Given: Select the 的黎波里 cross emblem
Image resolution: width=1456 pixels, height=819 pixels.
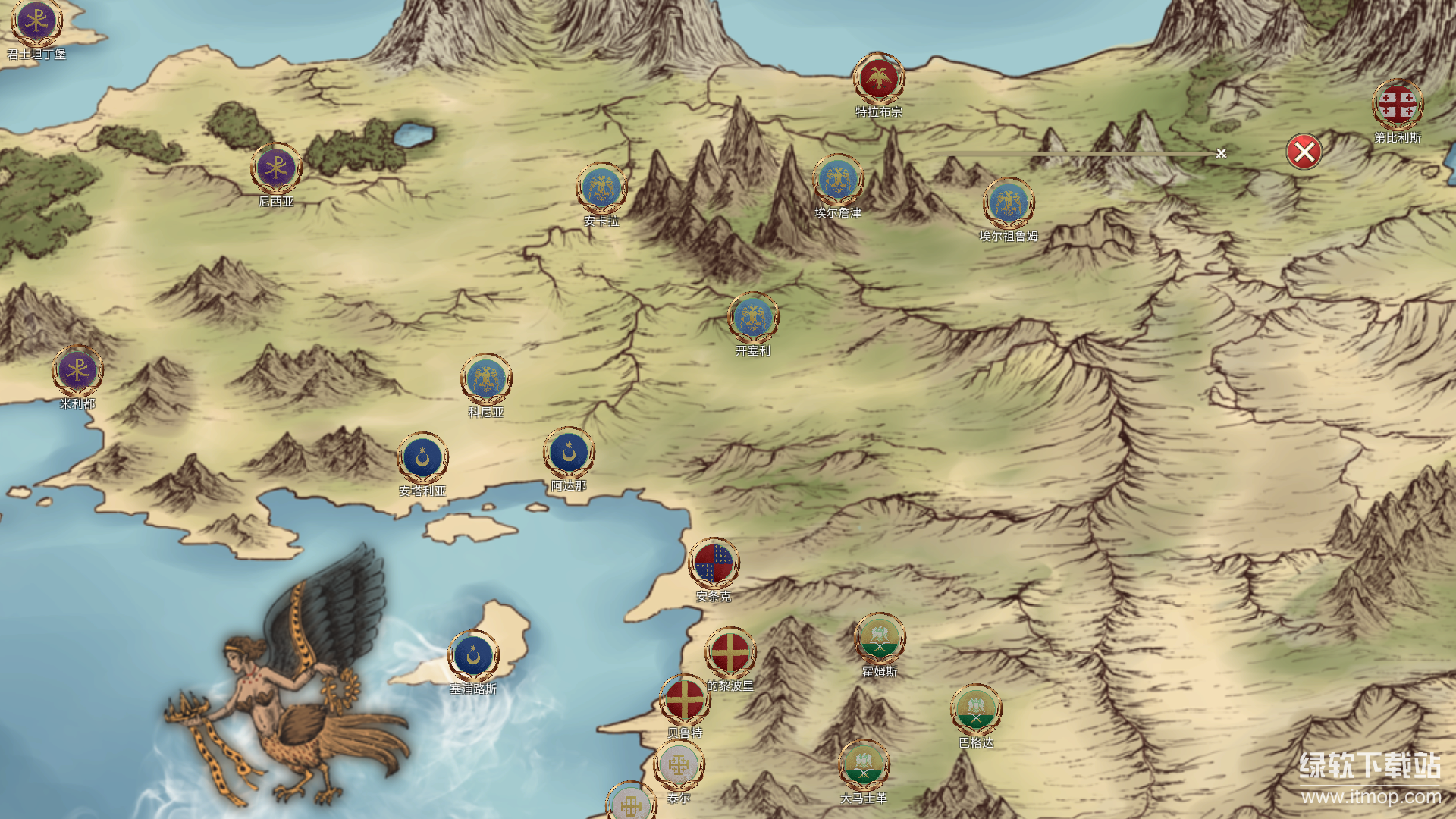Looking at the screenshot, I should pos(730,653).
